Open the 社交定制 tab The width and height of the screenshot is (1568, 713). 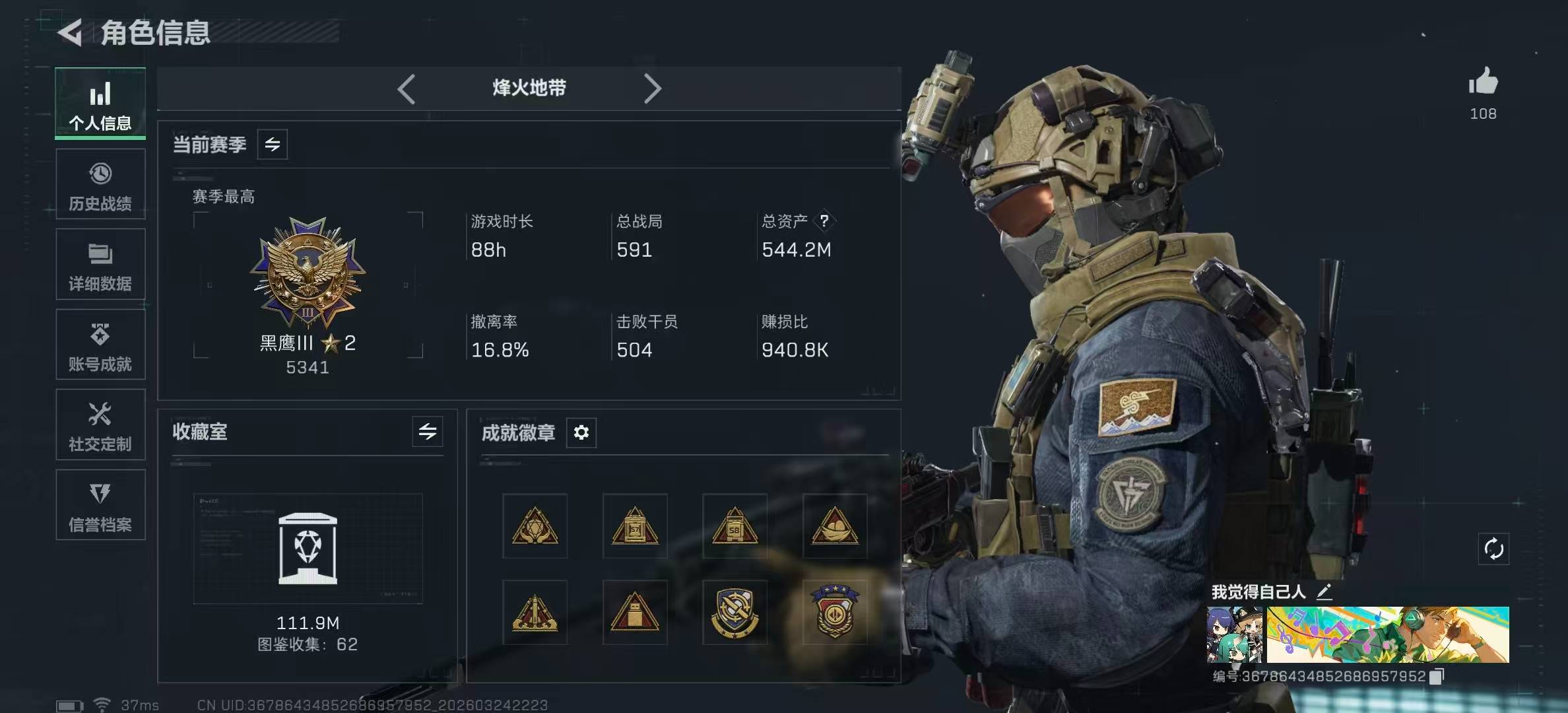[100, 425]
